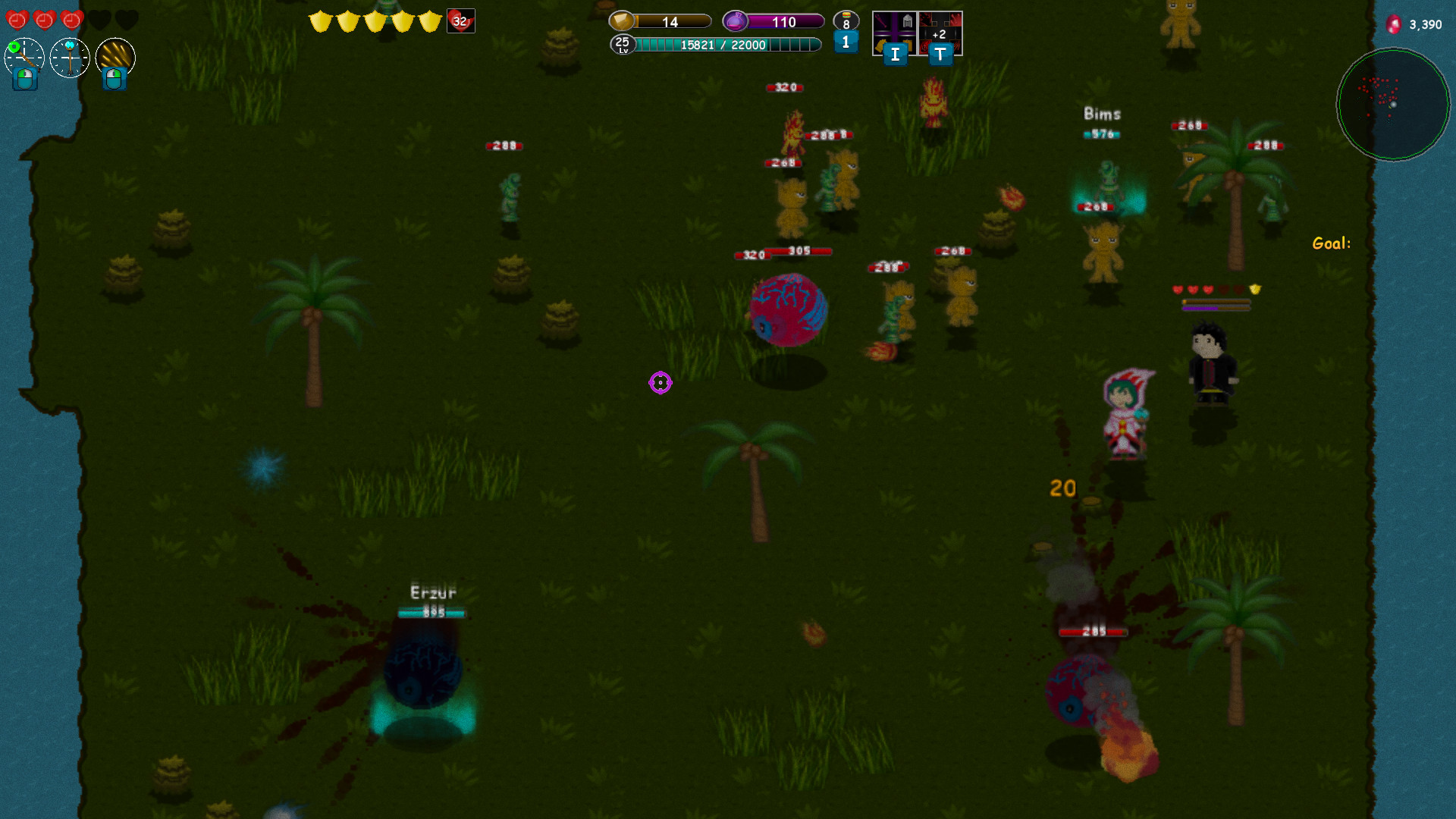Select the green-orb clock ability icon
Viewport: 1456px width, 819px height.
[x=24, y=55]
